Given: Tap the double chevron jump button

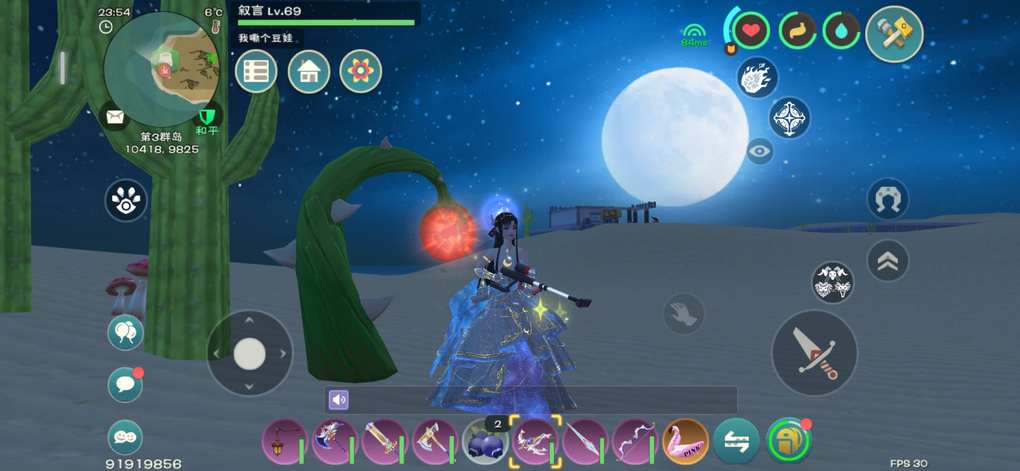Looking at the screenshot, I should (x=887, y=261).
